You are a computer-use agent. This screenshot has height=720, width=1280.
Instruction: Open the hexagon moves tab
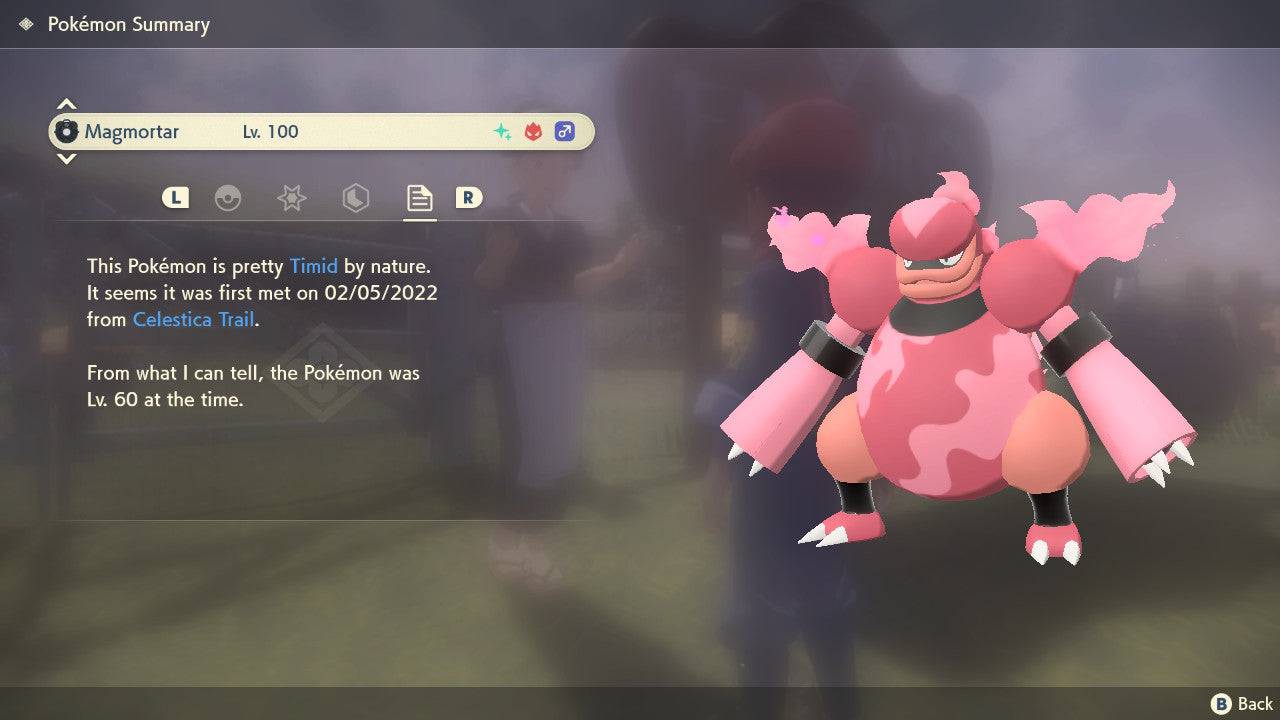coord(356,198)
